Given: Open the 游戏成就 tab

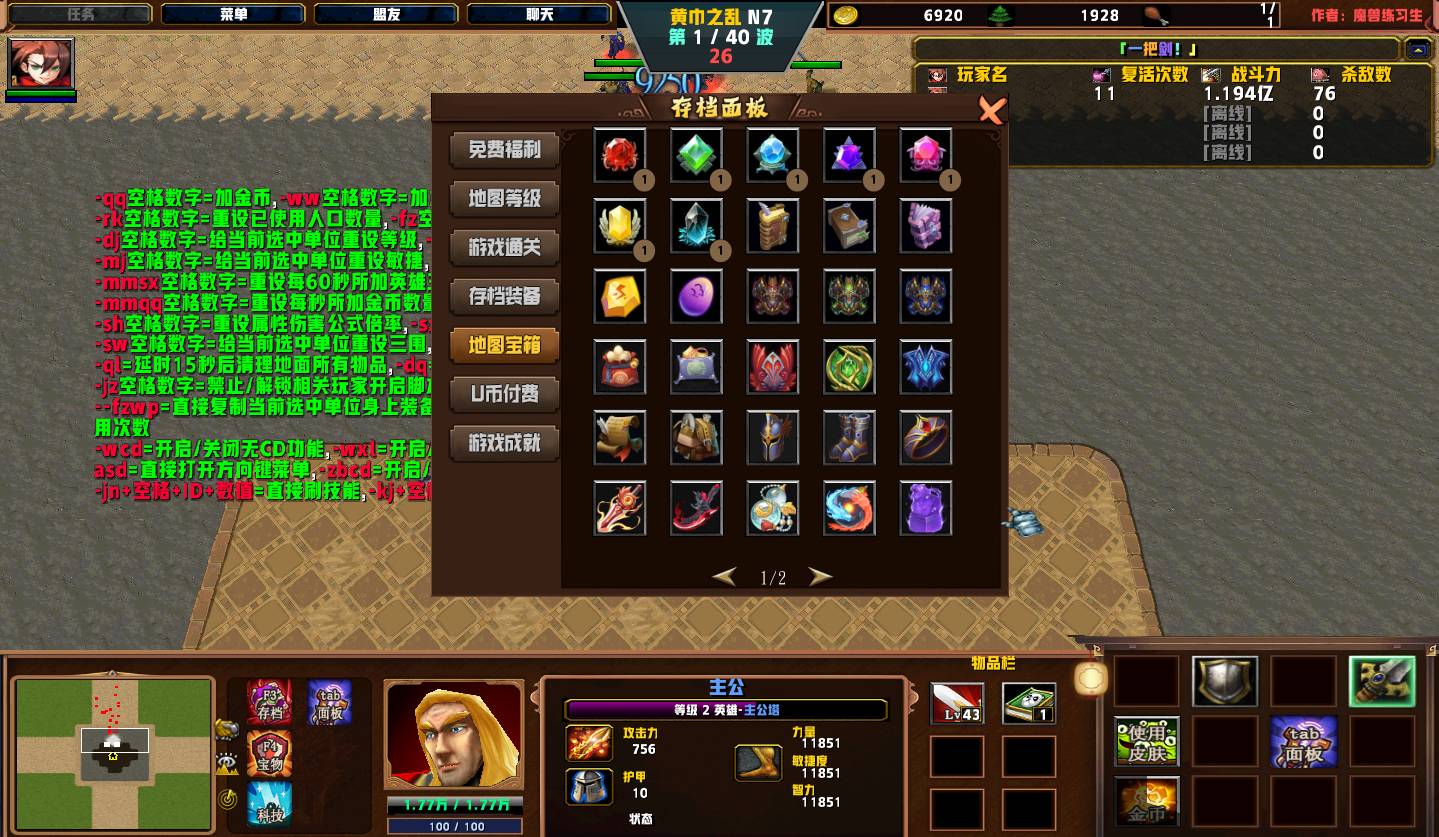Looking at the screenshot, I should pos(504,442).
